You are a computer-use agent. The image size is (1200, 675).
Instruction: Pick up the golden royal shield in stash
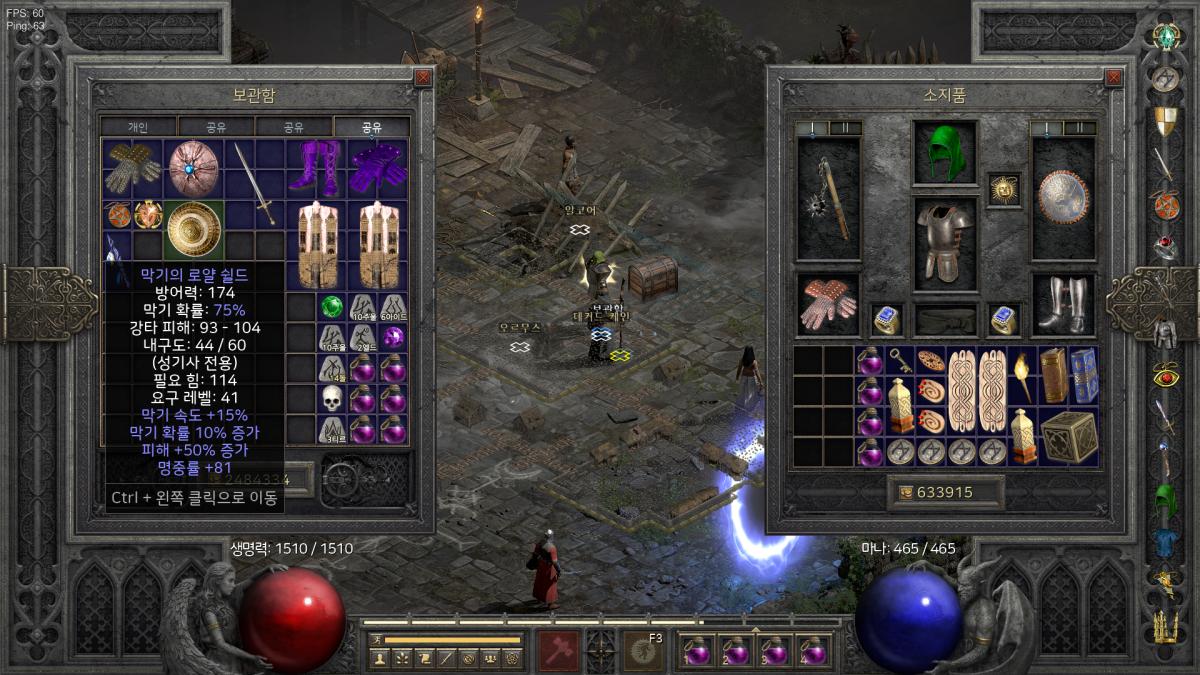pos(193,229)
